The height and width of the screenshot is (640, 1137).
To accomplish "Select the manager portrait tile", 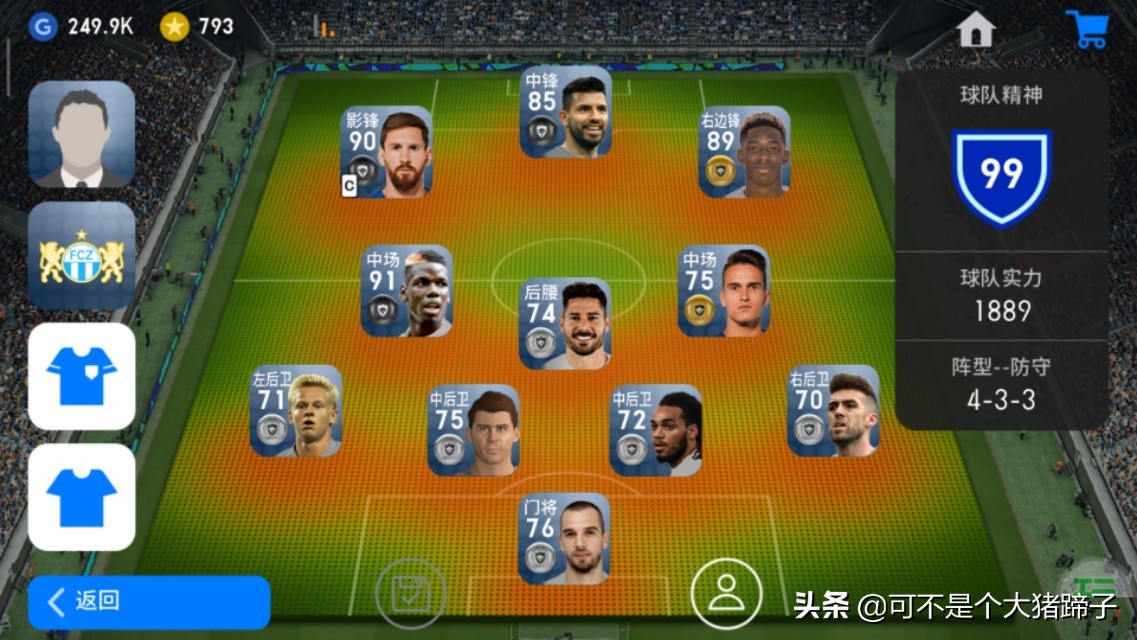I will (81, 134).
